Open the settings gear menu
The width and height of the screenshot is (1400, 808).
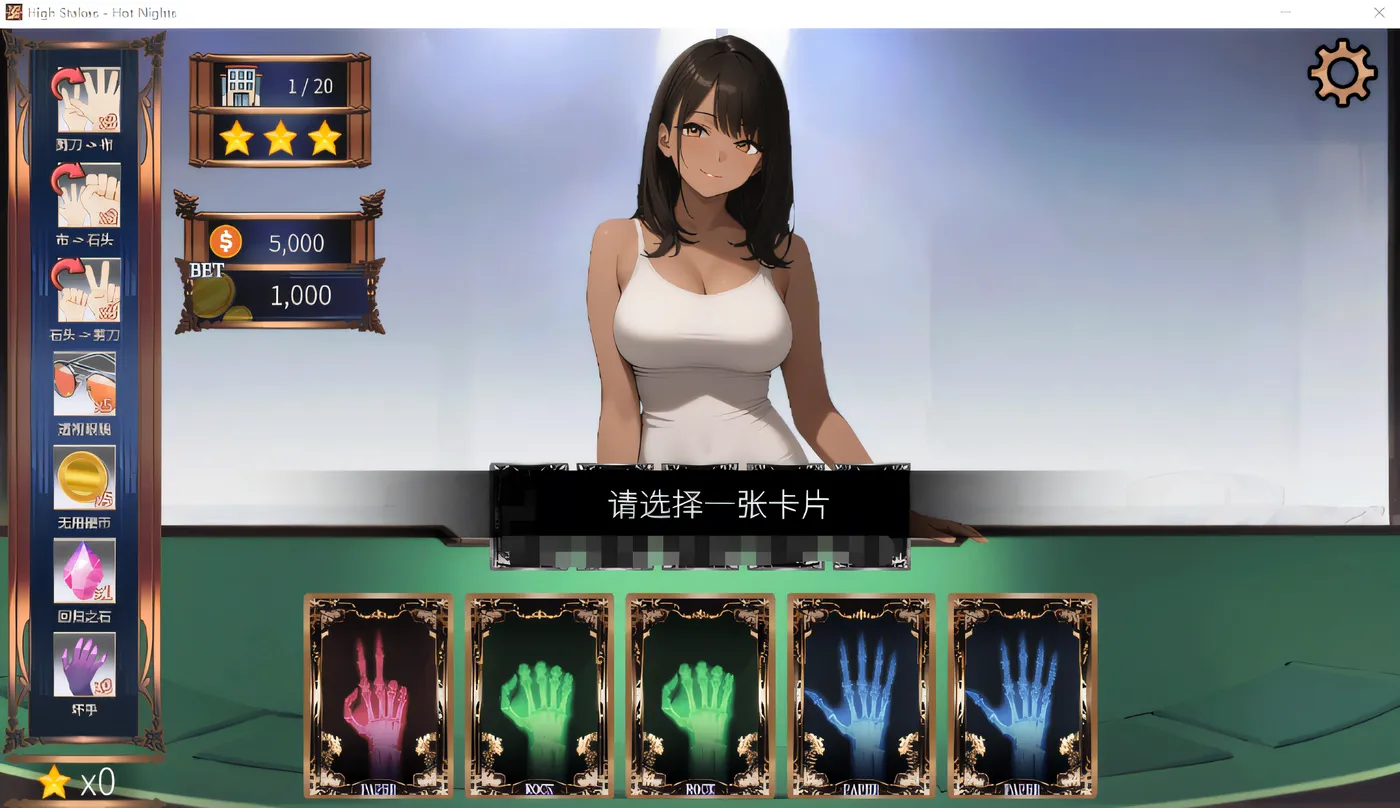[1342, 71]
